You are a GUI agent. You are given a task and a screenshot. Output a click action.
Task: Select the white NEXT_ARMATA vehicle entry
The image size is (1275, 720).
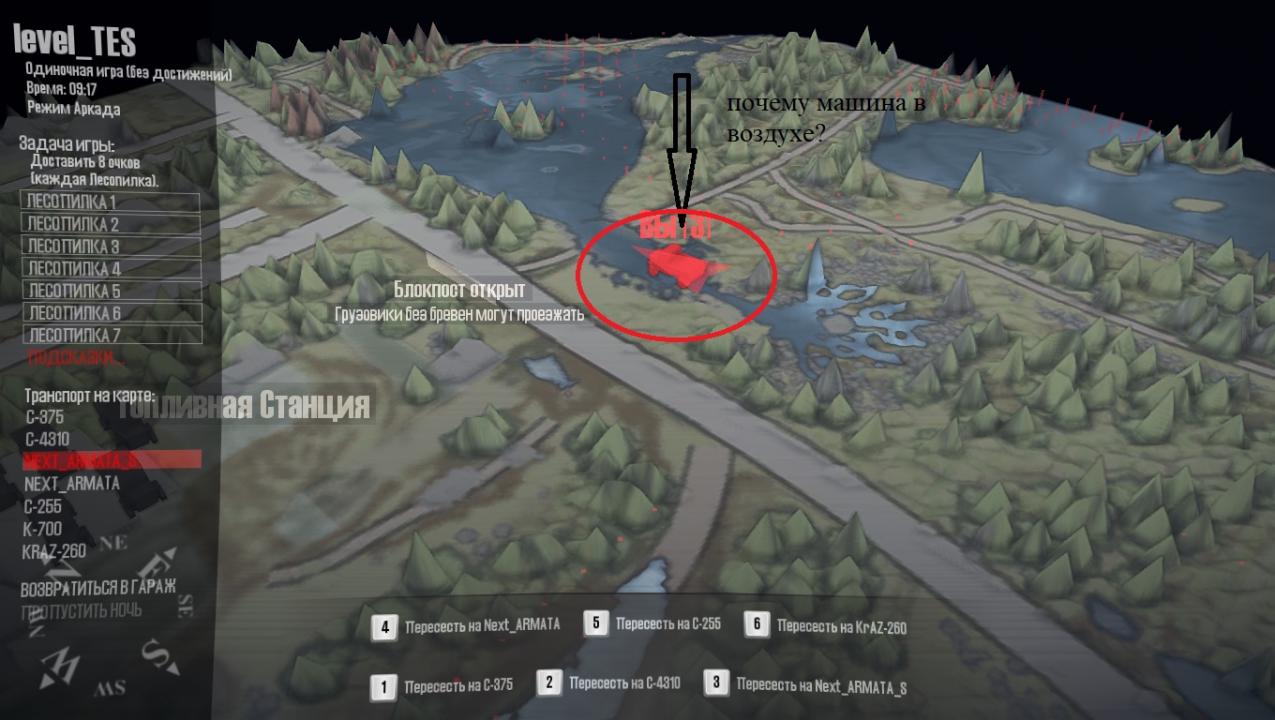click(71, 483)
